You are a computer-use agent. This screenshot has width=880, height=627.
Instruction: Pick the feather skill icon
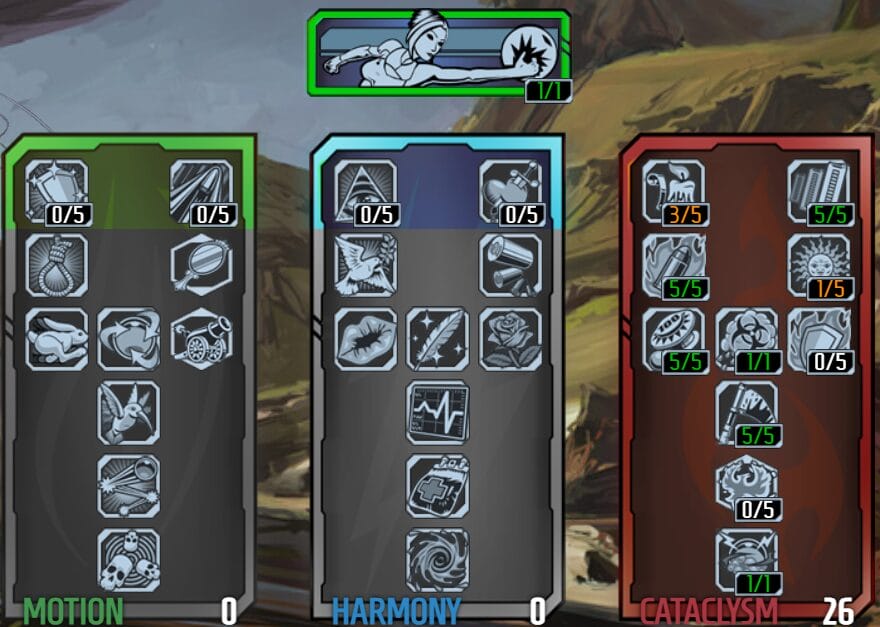437,338
